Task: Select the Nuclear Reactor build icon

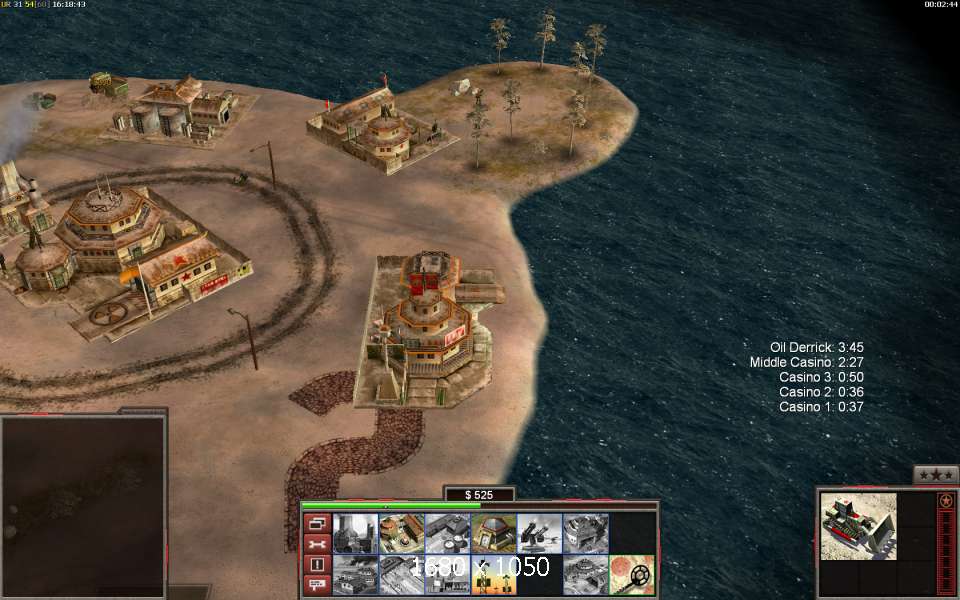Action: 355,533
